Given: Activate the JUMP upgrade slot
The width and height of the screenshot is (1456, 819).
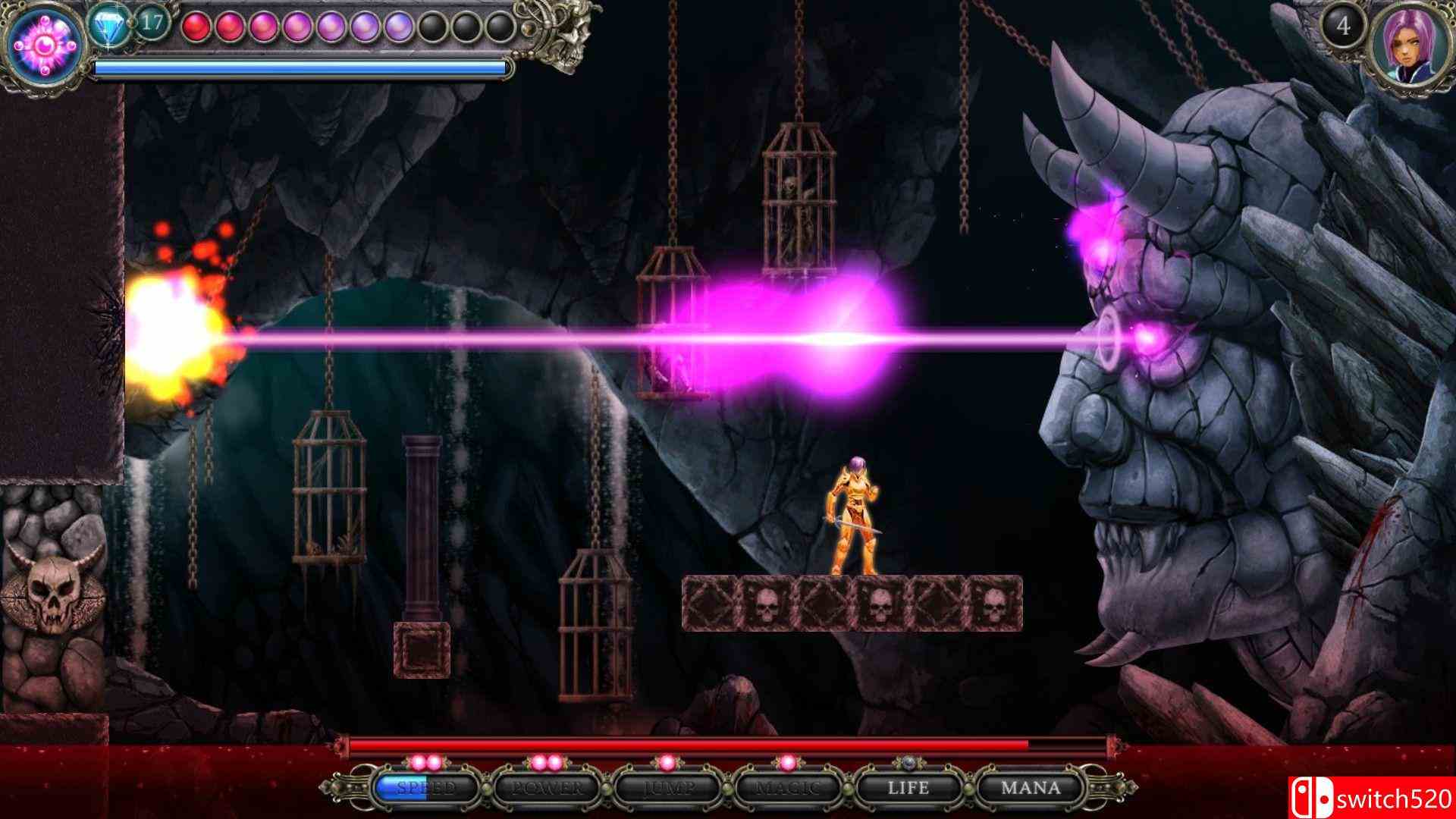Looking at the screenshot, I should point(667,788).
